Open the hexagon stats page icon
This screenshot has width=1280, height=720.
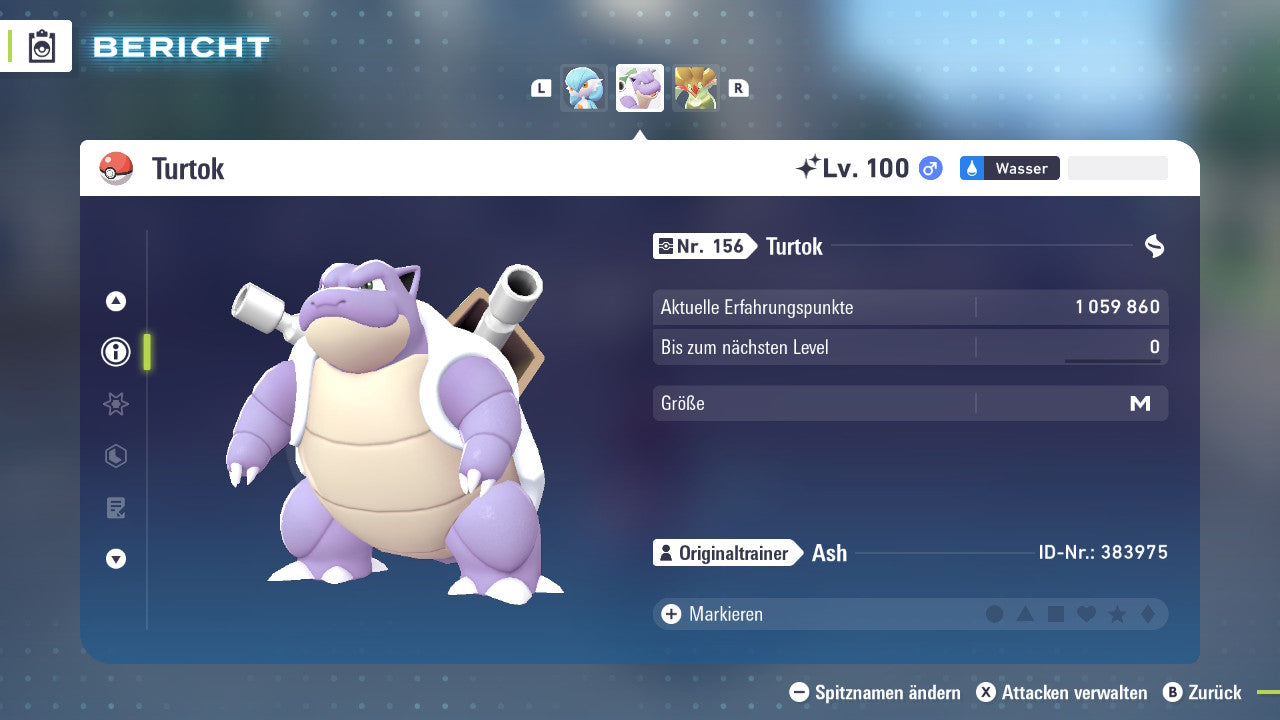116,456
